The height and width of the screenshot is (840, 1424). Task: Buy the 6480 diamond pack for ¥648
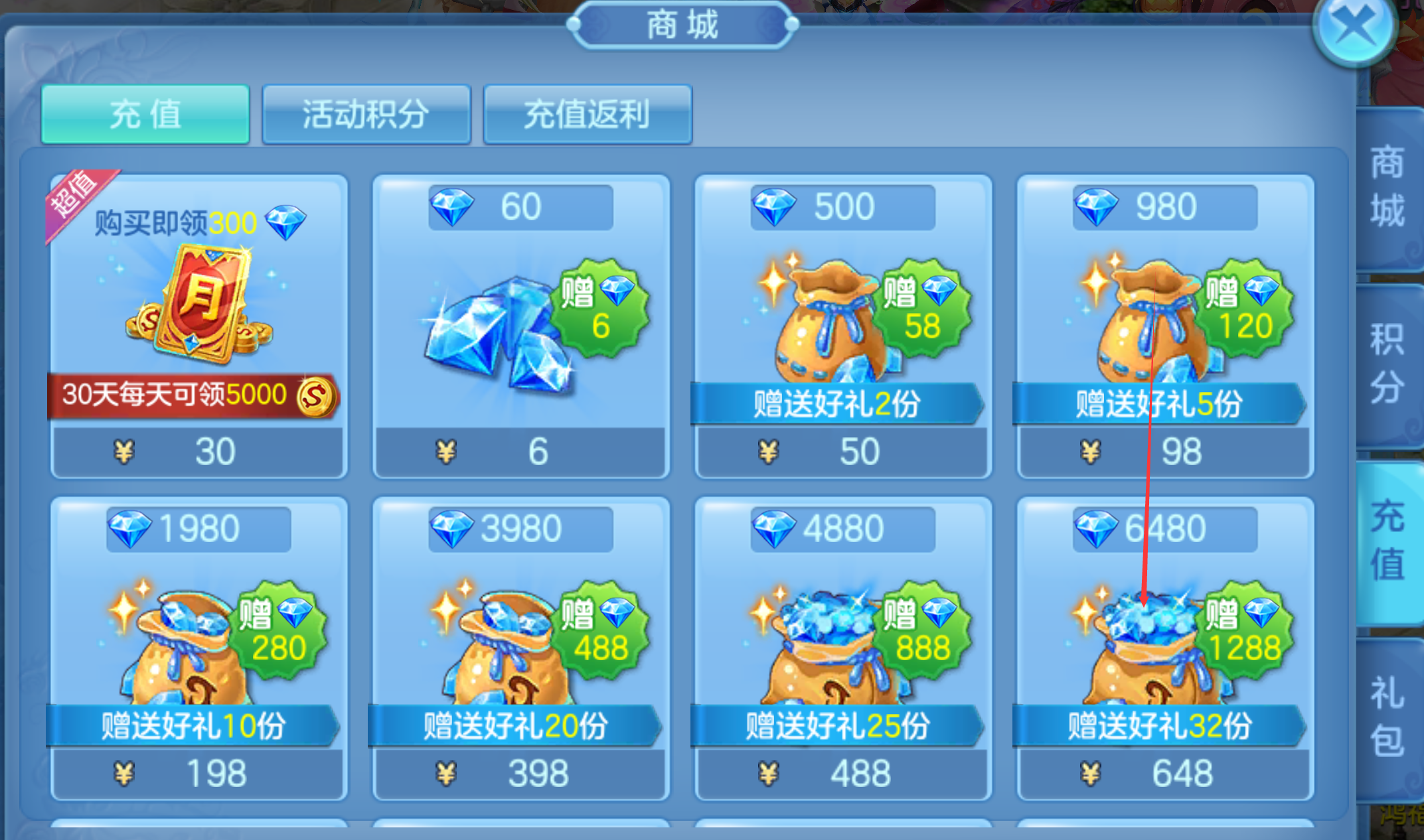(1165, 648)
